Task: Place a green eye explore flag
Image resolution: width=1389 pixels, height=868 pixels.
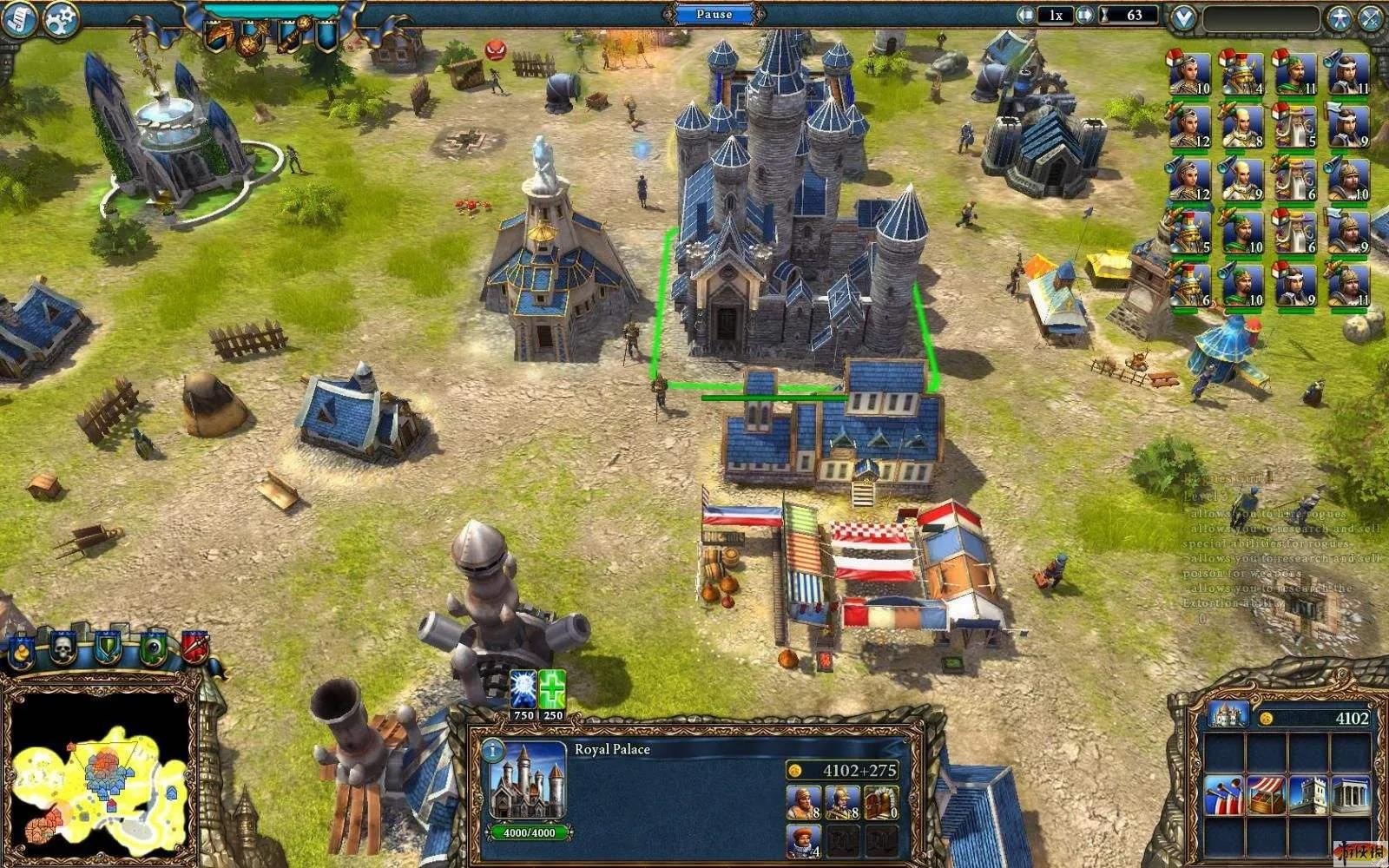Action: [153, 648]
